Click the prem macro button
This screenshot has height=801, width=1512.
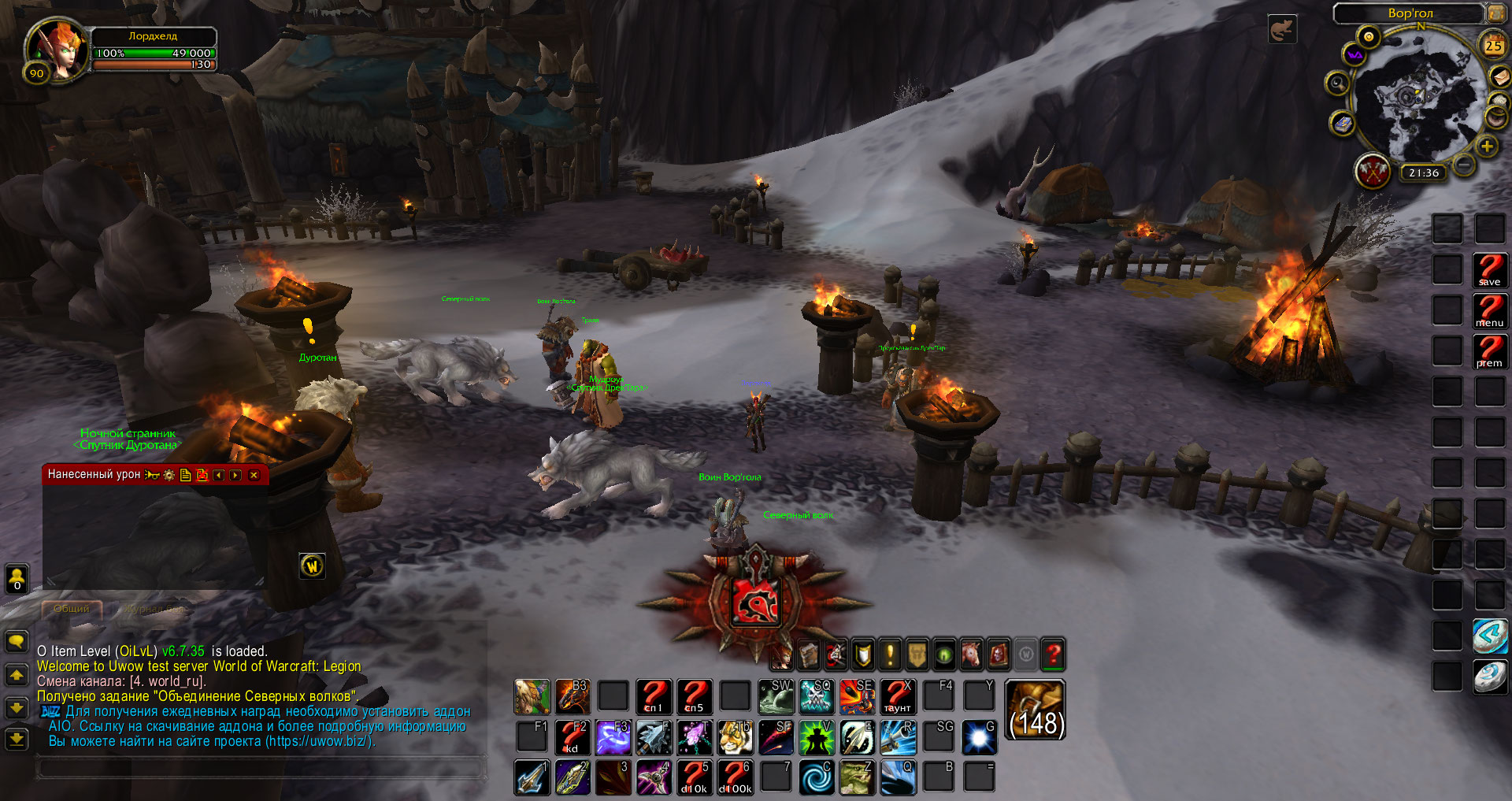pyautogui.click(x=1489, y=351)
